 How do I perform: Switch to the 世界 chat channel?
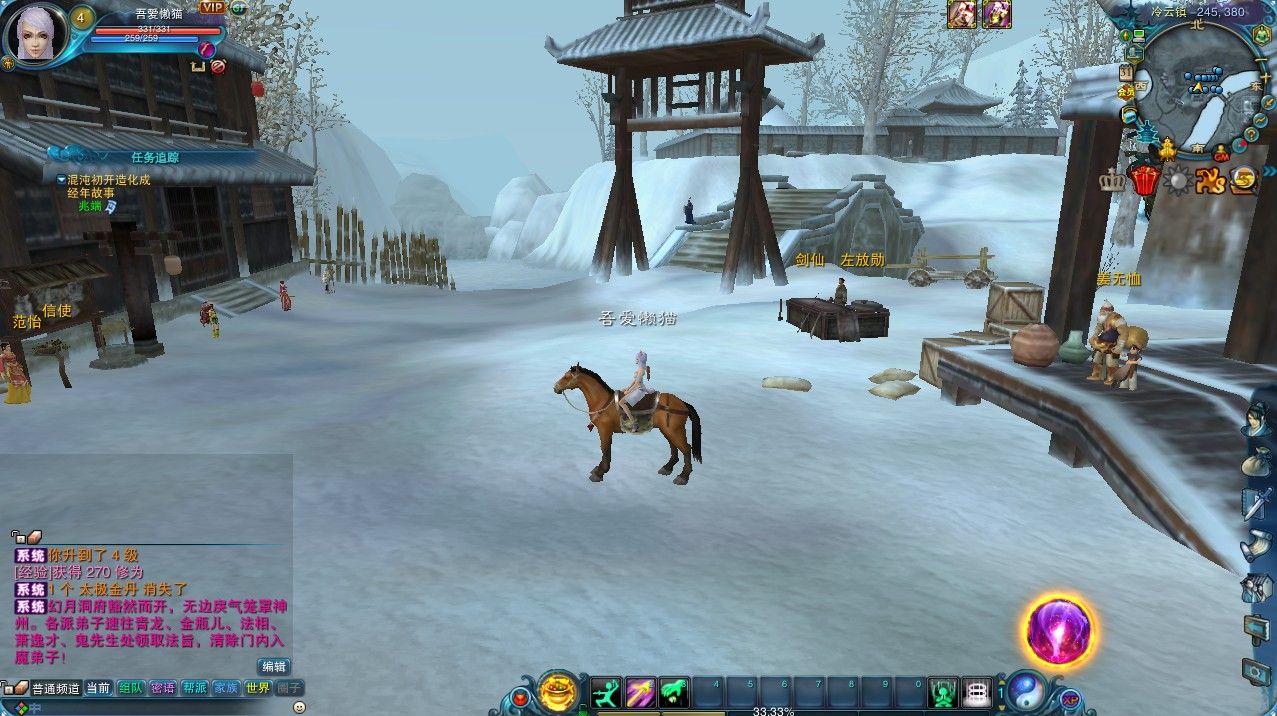257,688
